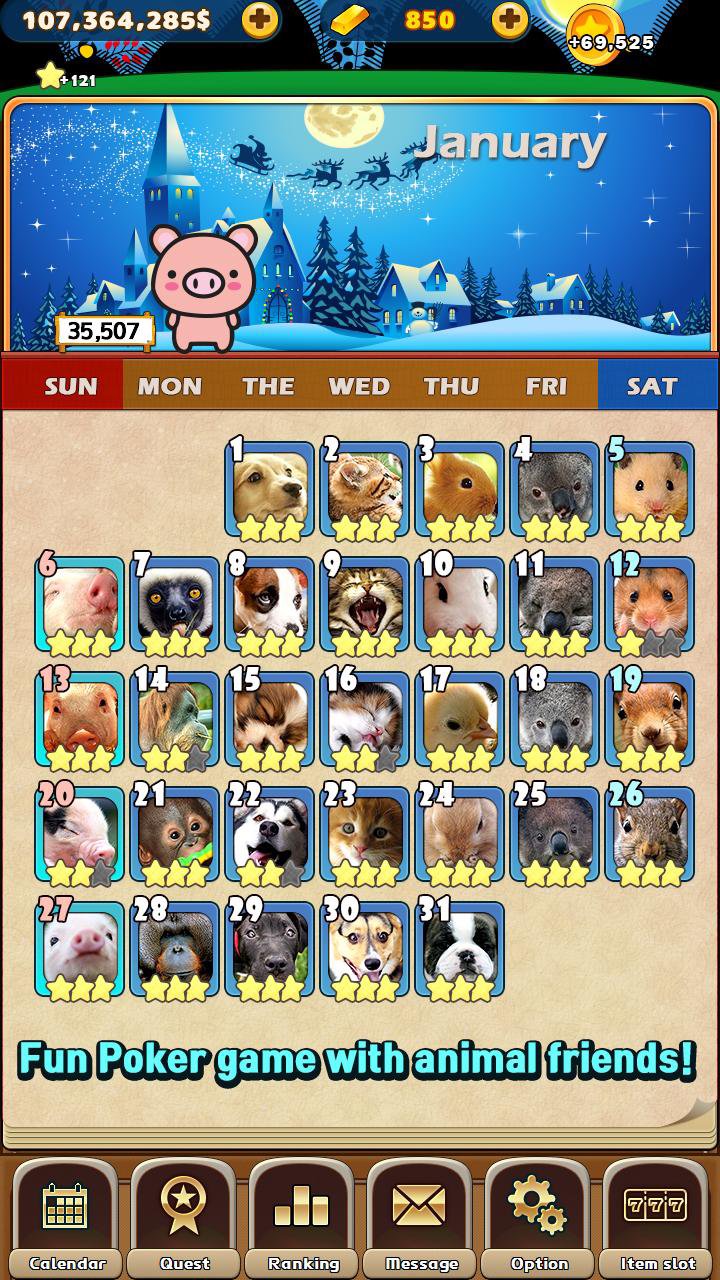Viewport: 720px width, 1280px height.
Task: Select day 7 lemur stage
Action: (174, 605)
